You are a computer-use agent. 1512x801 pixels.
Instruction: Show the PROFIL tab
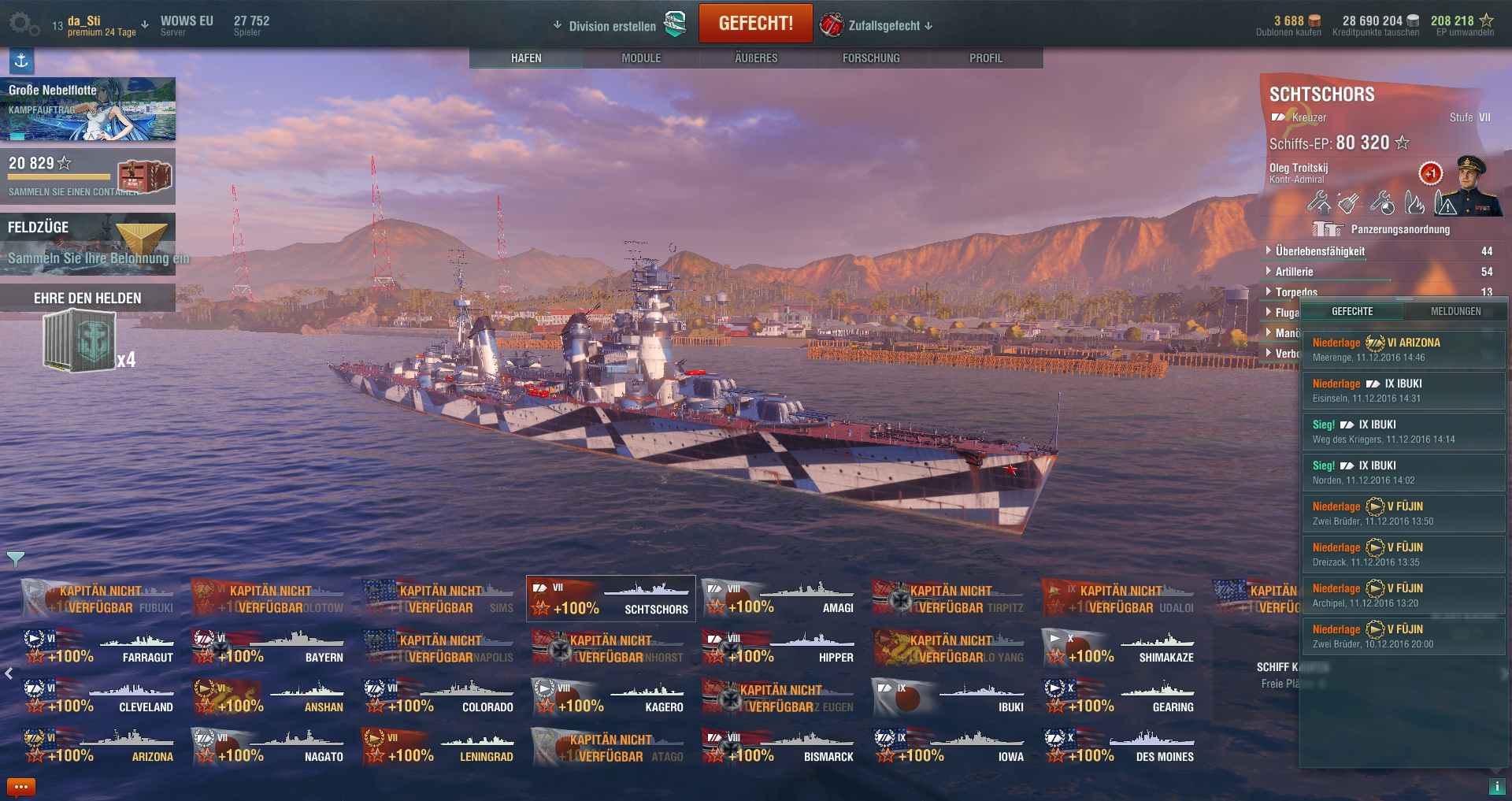[986, 58]
